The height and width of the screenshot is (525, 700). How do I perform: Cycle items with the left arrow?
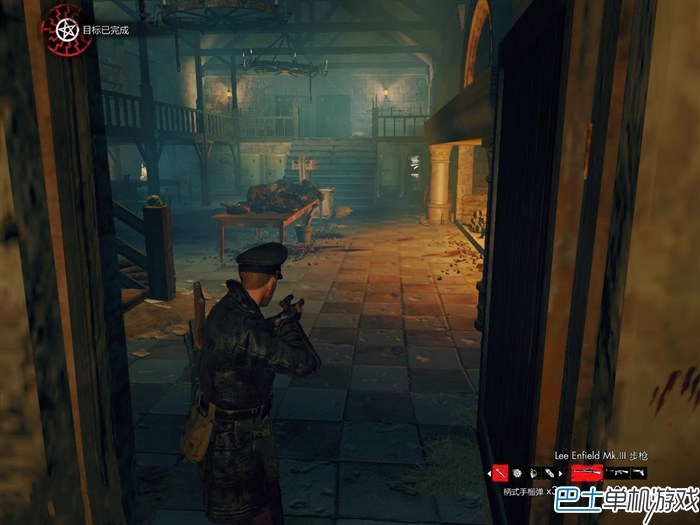tap(489, 472)
